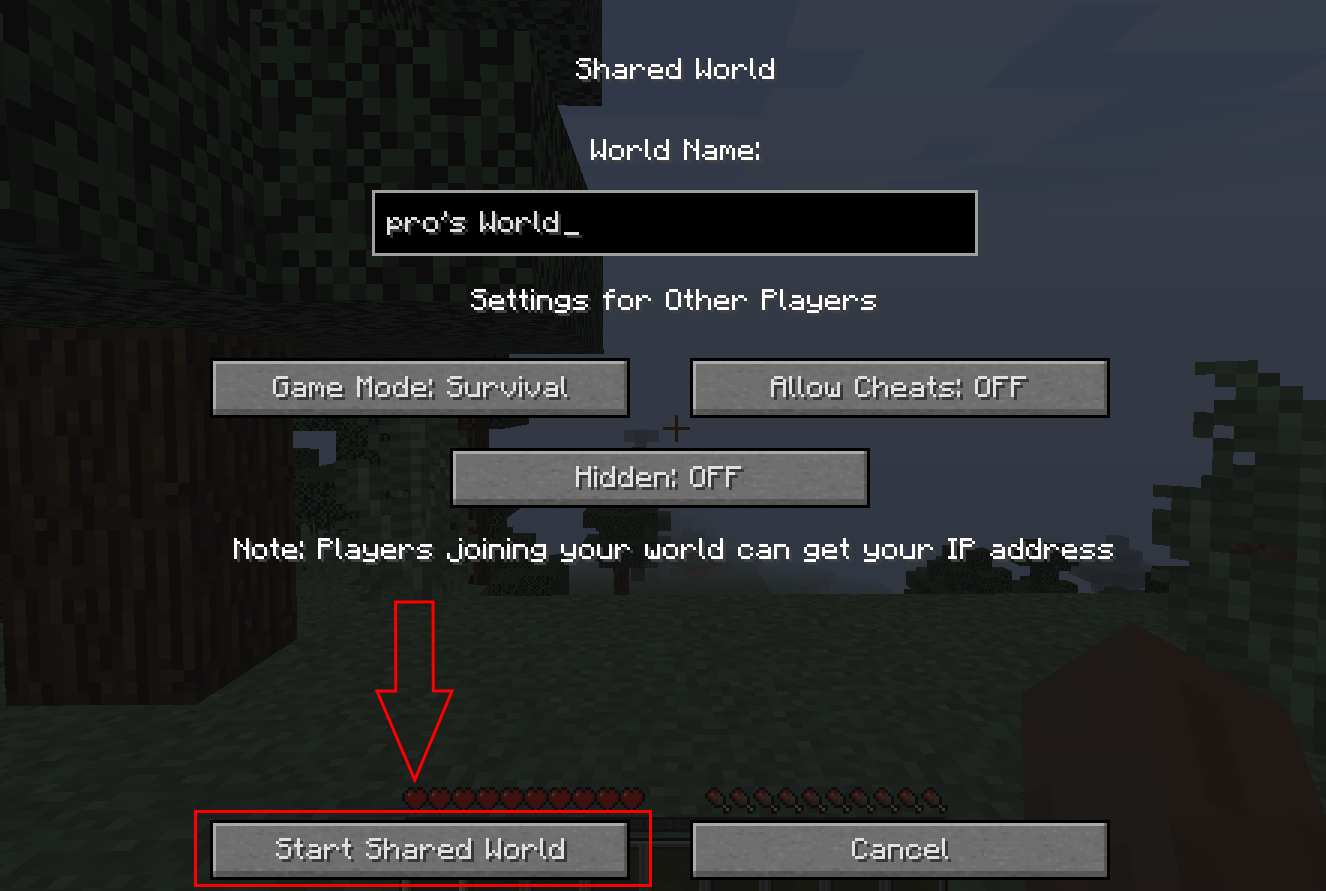The width and height of the screenshot is (1326, 891).
Task: Click the health bar row above Start Shared World
Action: tap(522, 797)
